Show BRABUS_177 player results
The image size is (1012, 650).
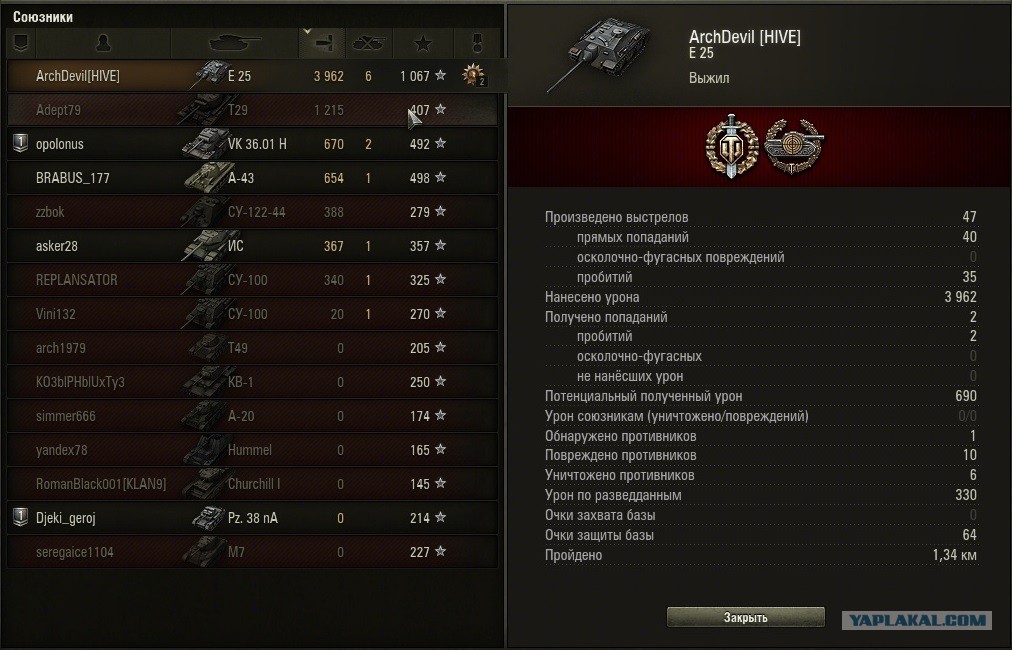click(250, 178)
